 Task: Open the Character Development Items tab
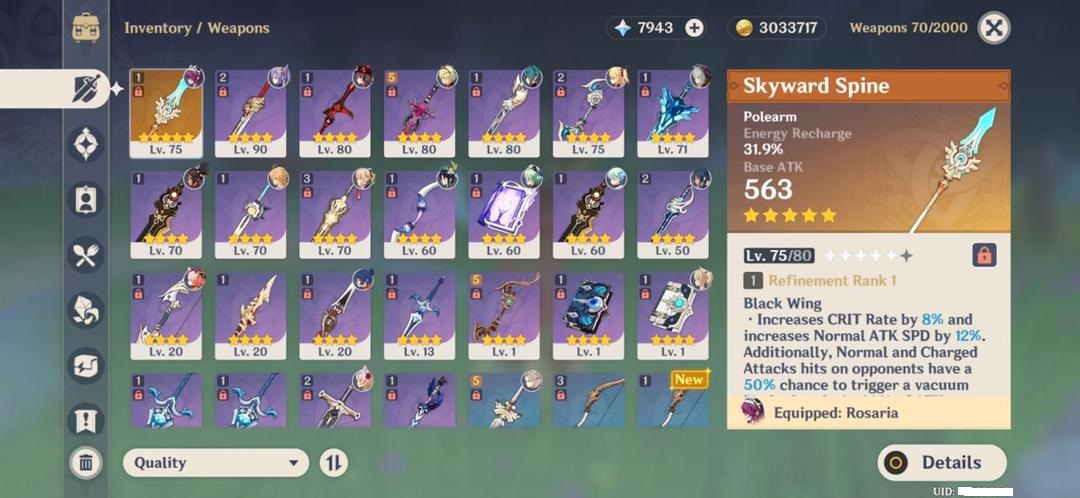(87, 200)
